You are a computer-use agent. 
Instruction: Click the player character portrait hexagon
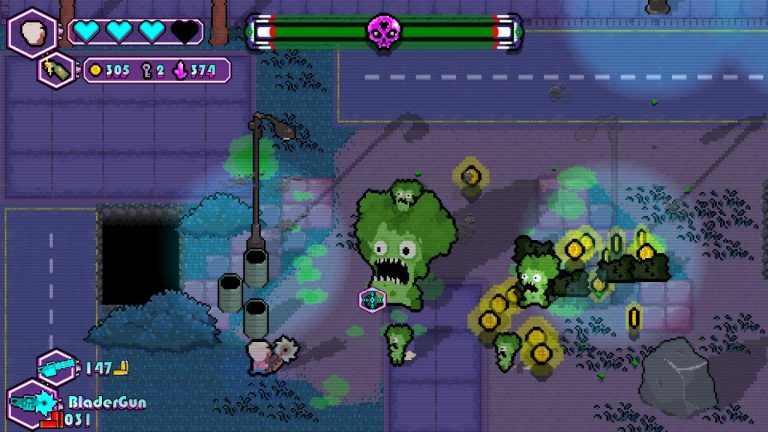[32, 31]
